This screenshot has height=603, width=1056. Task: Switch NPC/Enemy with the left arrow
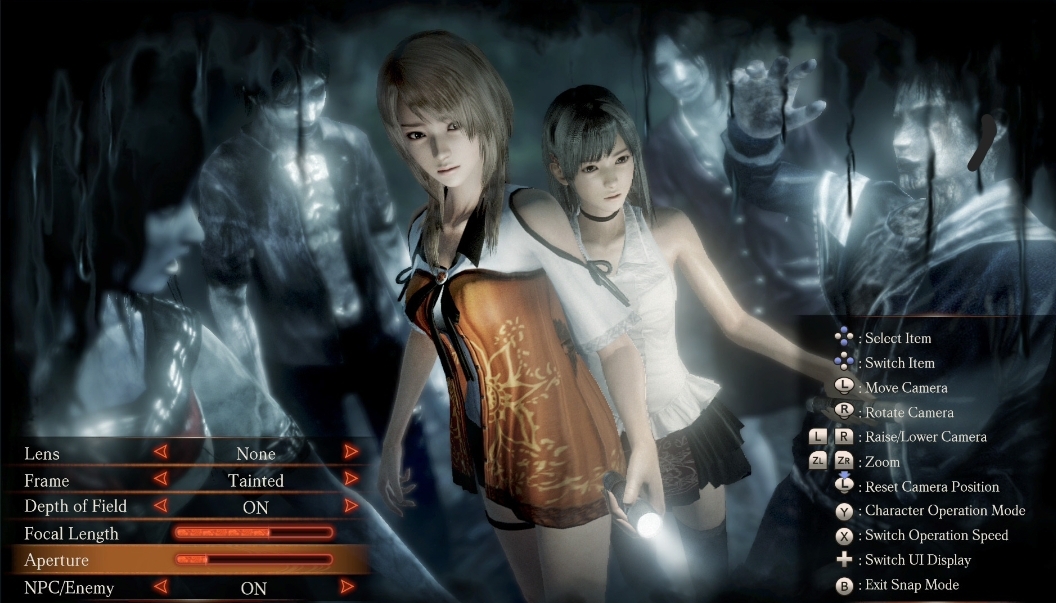click(160, 587)
